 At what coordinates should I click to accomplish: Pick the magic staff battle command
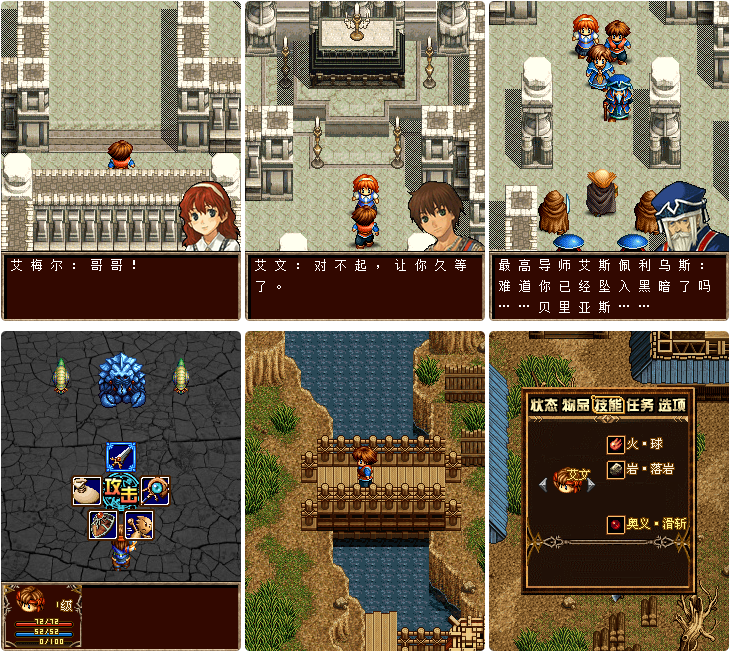pyautogui.click(x=155, y=490)
